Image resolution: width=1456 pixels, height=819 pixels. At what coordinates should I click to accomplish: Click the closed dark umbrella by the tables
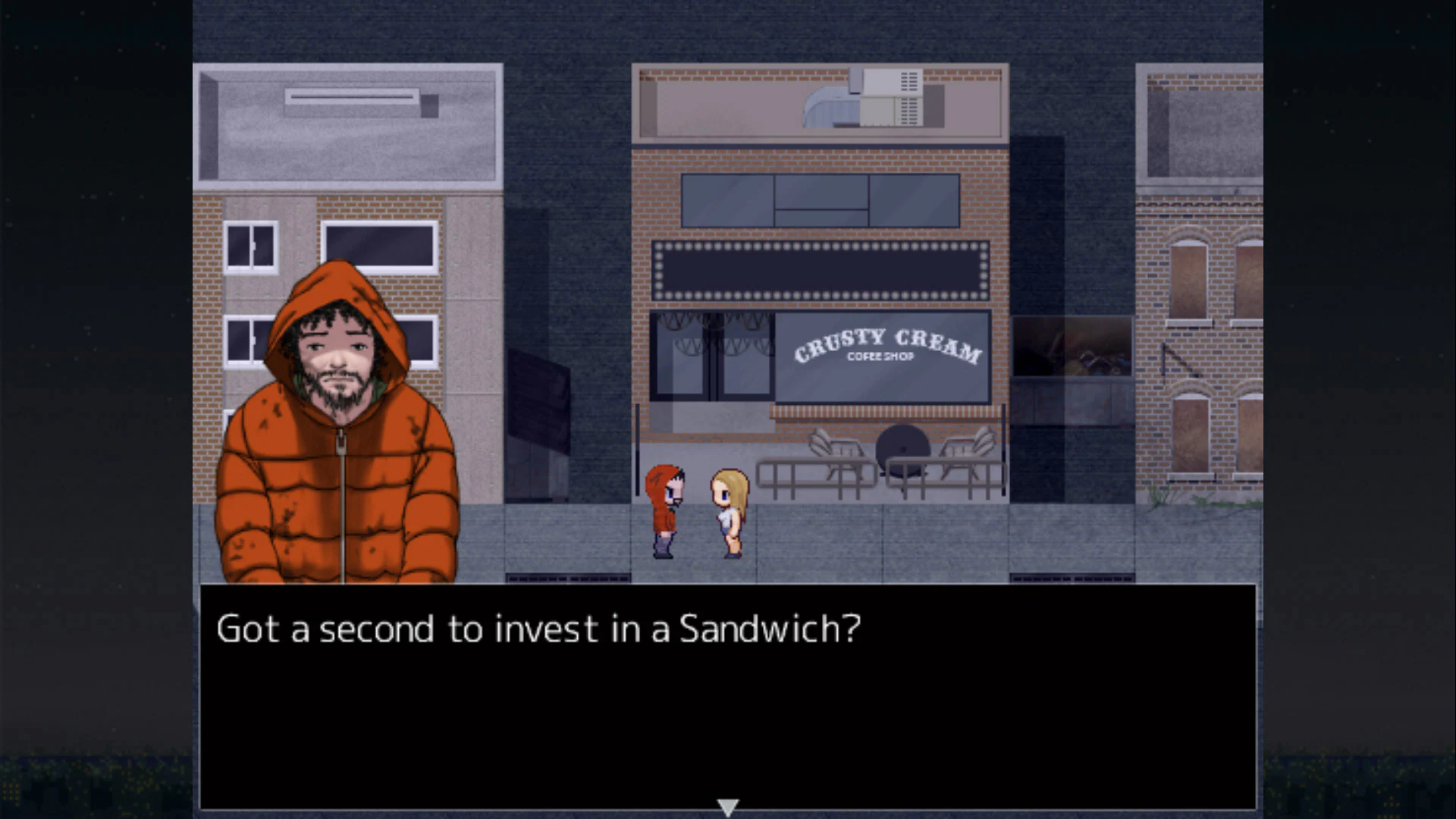[902, 447]
